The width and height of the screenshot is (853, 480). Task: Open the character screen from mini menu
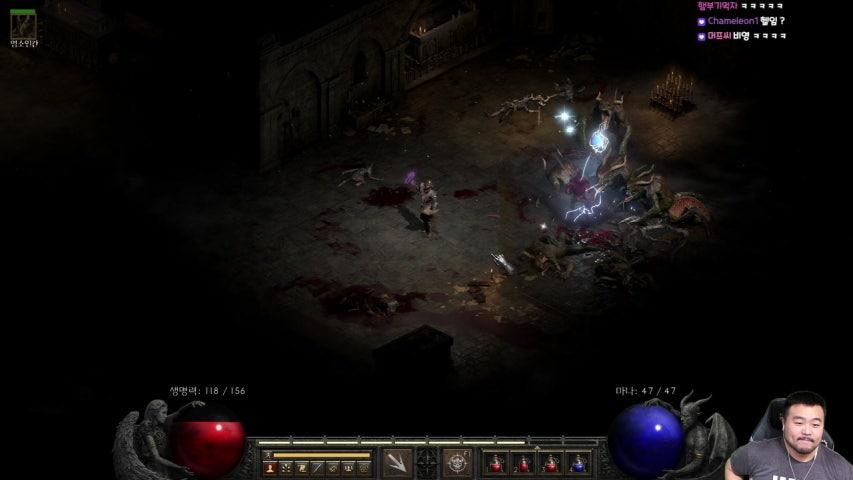click(270, 467)
